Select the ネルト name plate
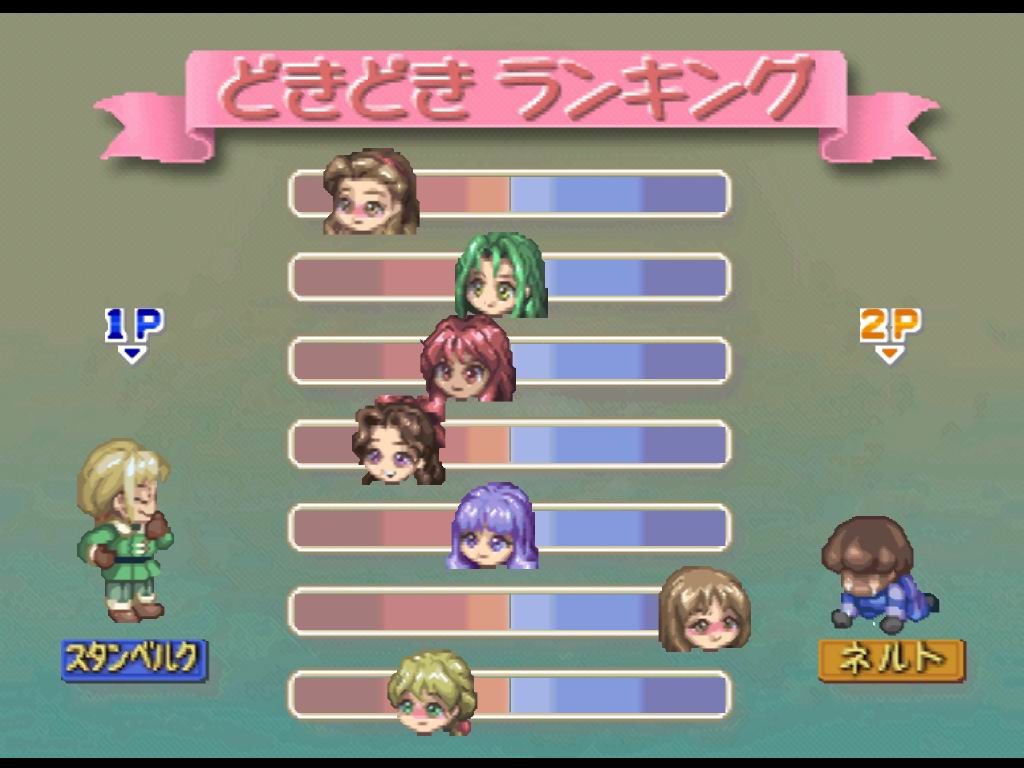The height and width of the screenshot is (768, 1024). (x=891, y=660)
